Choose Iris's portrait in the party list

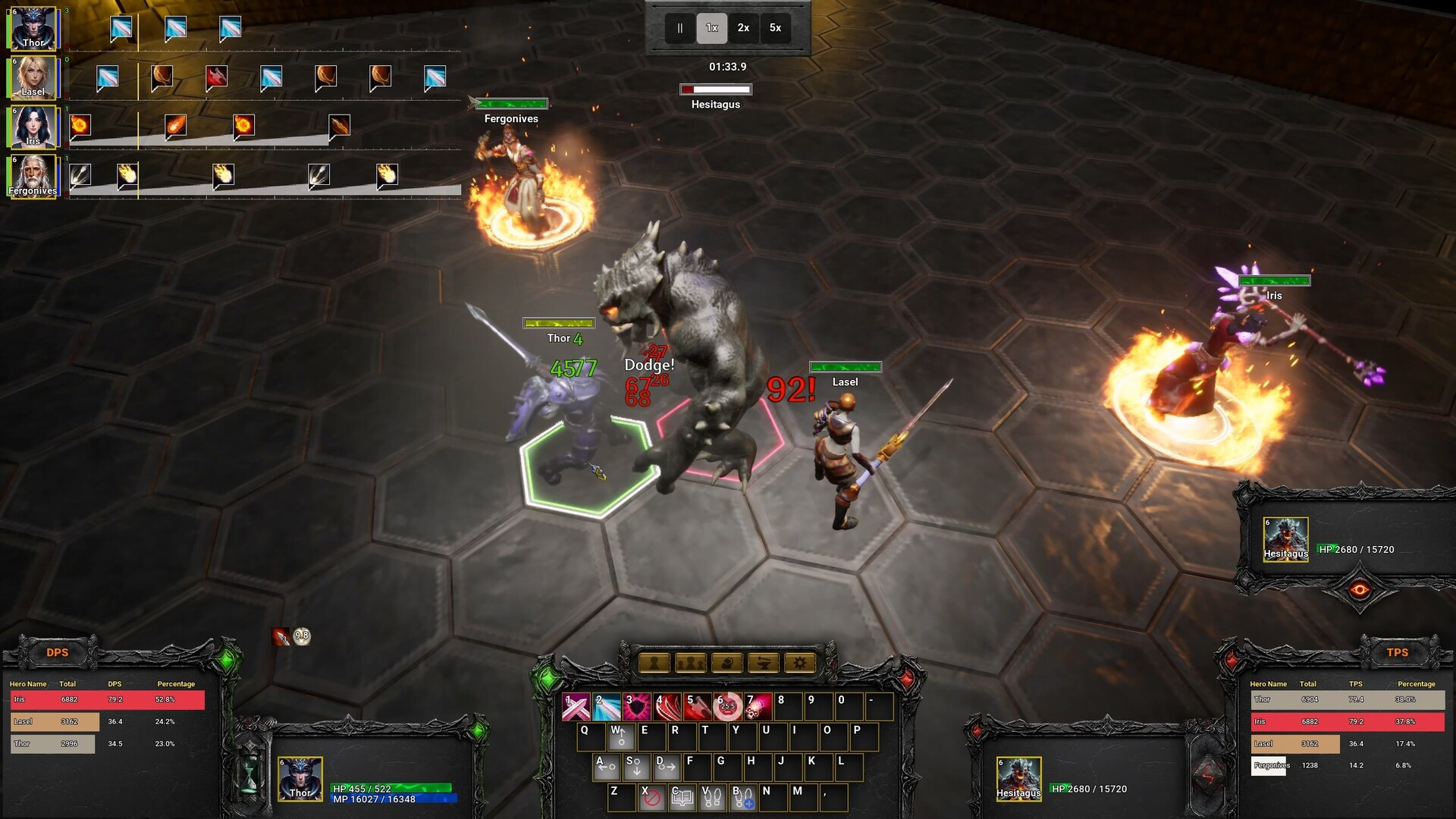[x=33, y=127]
